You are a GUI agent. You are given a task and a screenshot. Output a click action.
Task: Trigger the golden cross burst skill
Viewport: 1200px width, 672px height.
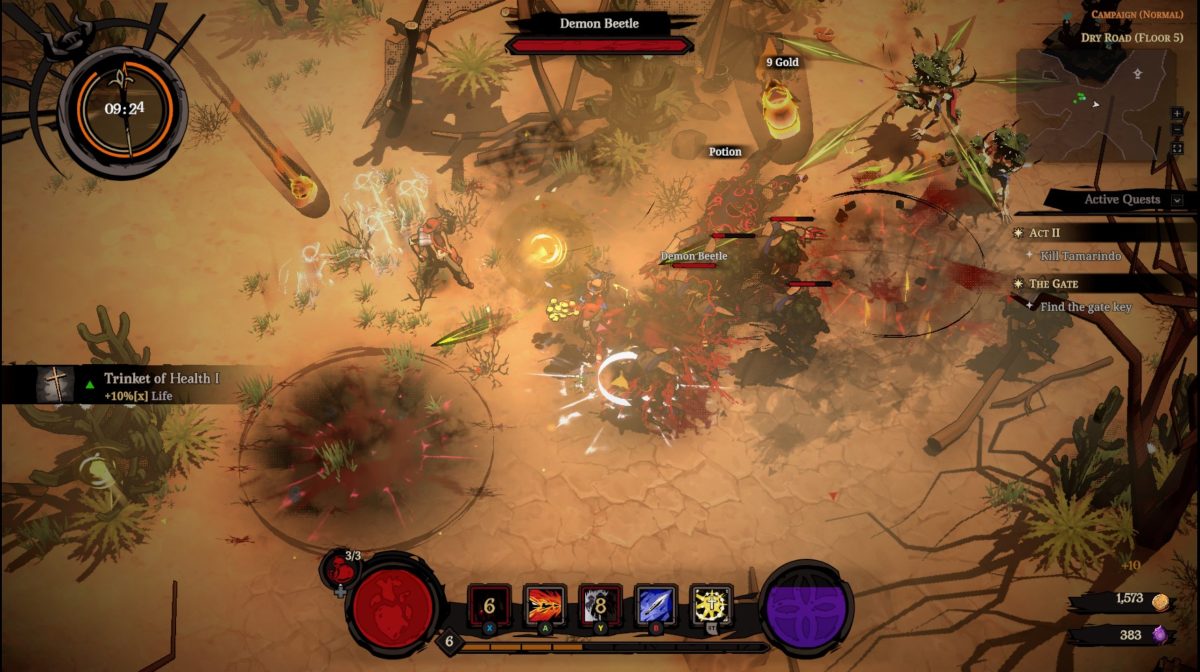[711, 606]
